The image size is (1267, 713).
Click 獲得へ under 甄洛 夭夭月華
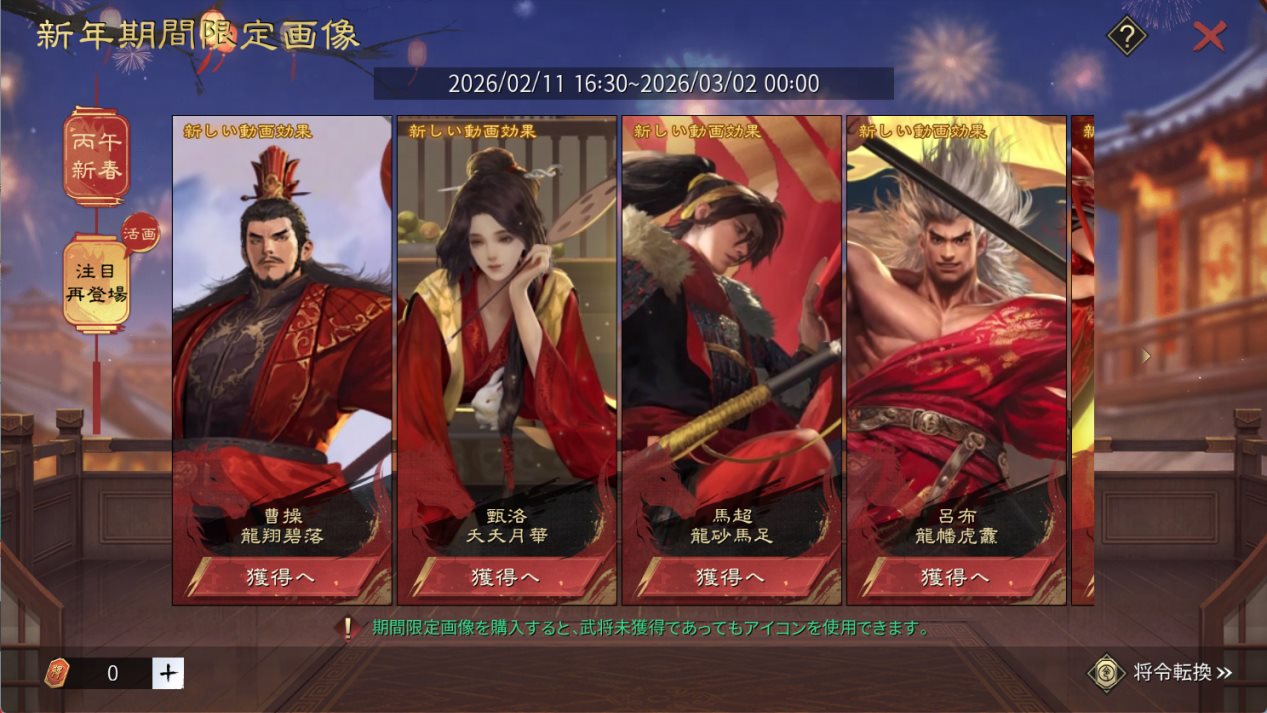pos(506,577)
